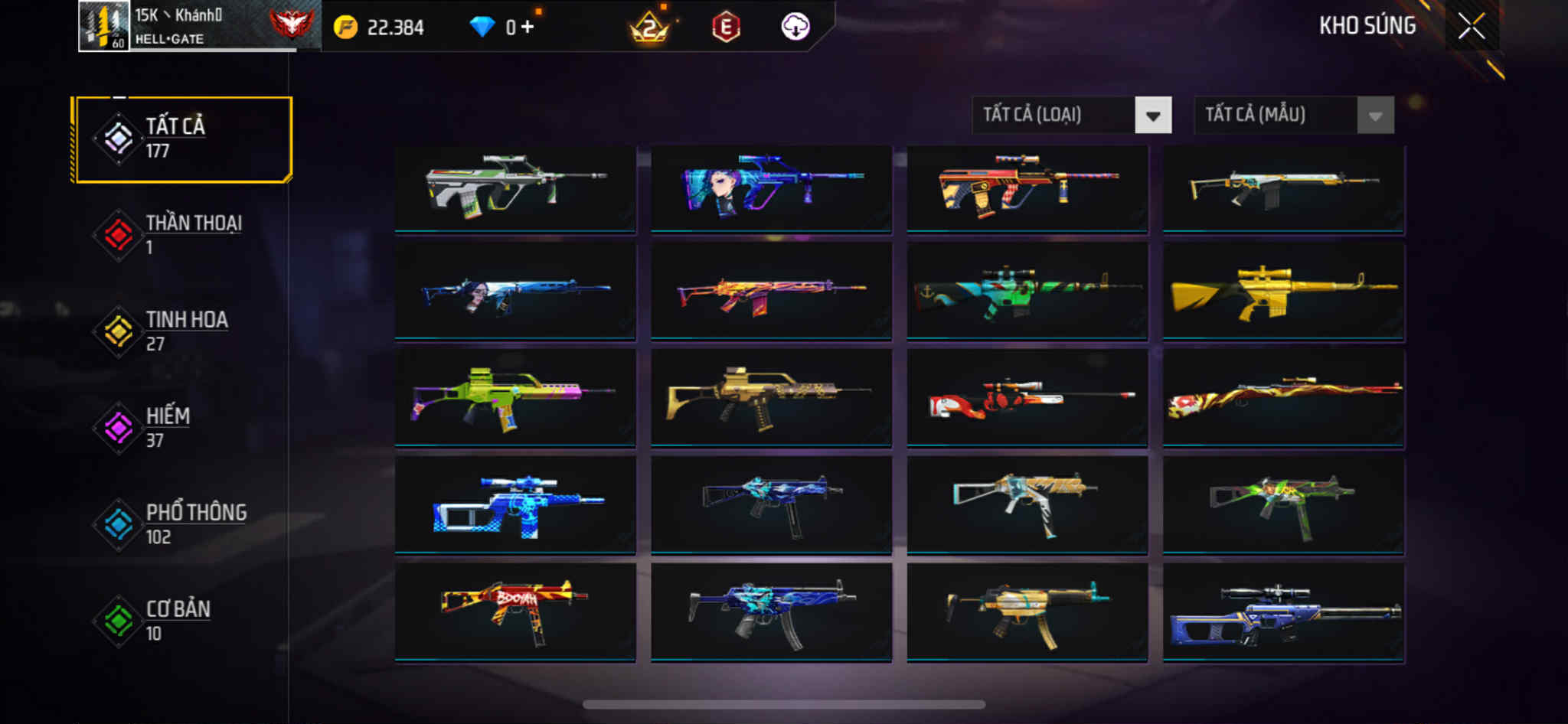Viewport: 1568px width, 724px height.
Task: Choose the white and green bullpup rifle
Action: [514, 188]
